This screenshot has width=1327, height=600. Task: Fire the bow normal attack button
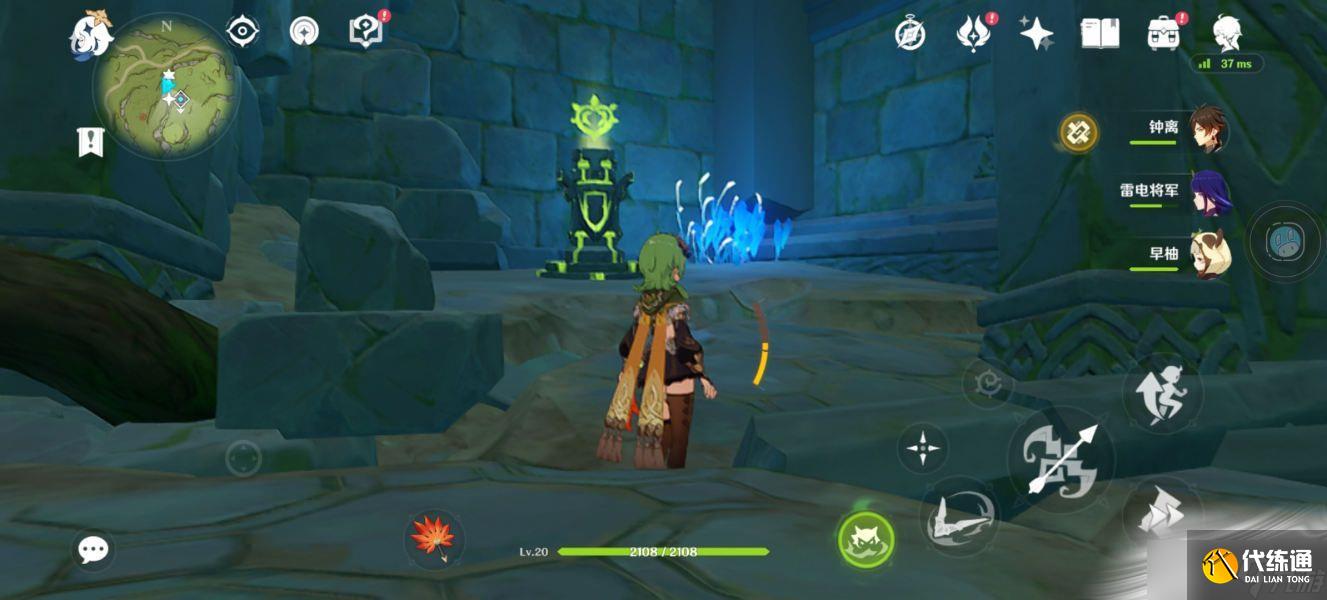[x=1061, y=461]
